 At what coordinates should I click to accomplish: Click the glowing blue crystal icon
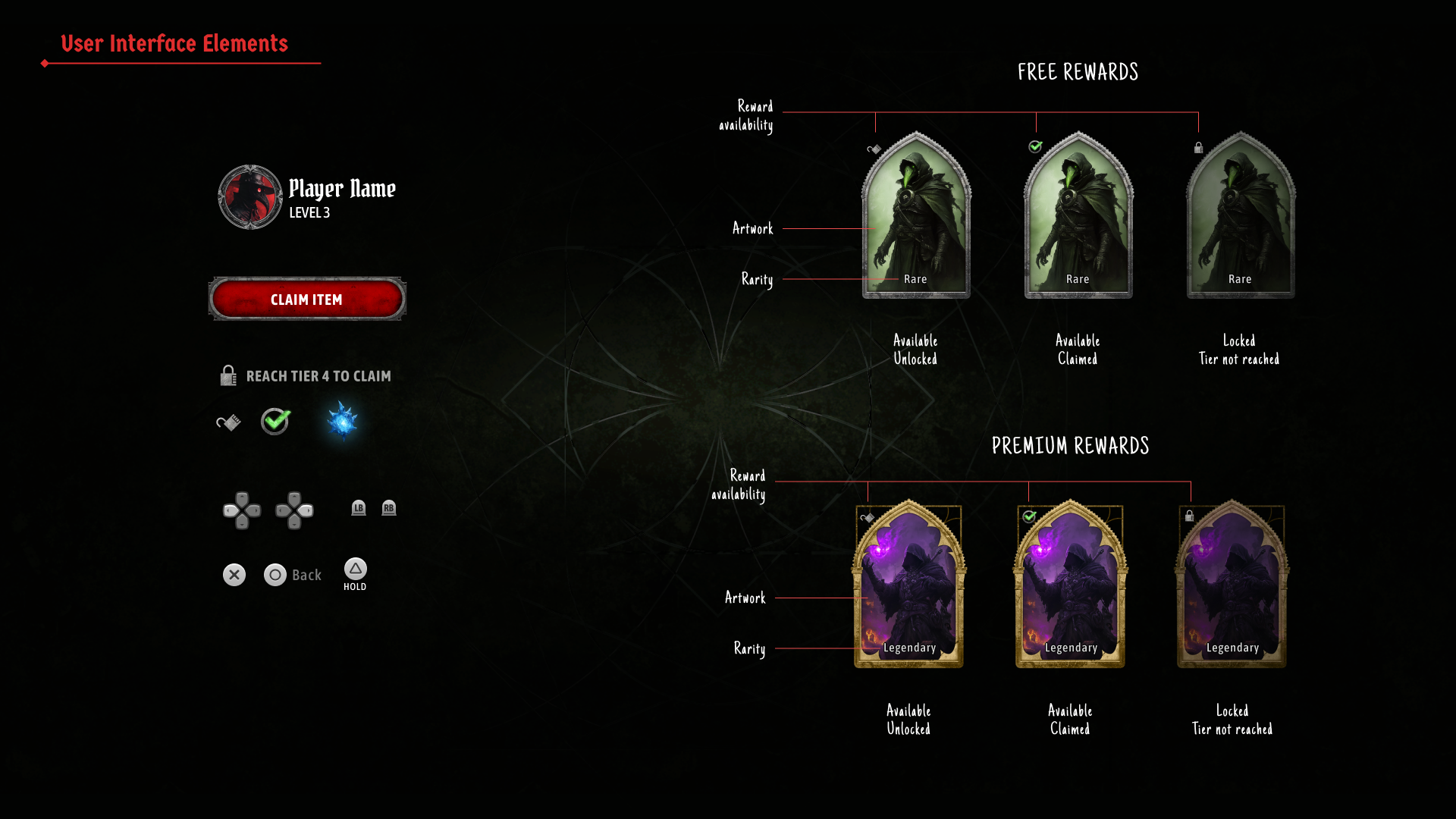[x=342, y=421]
